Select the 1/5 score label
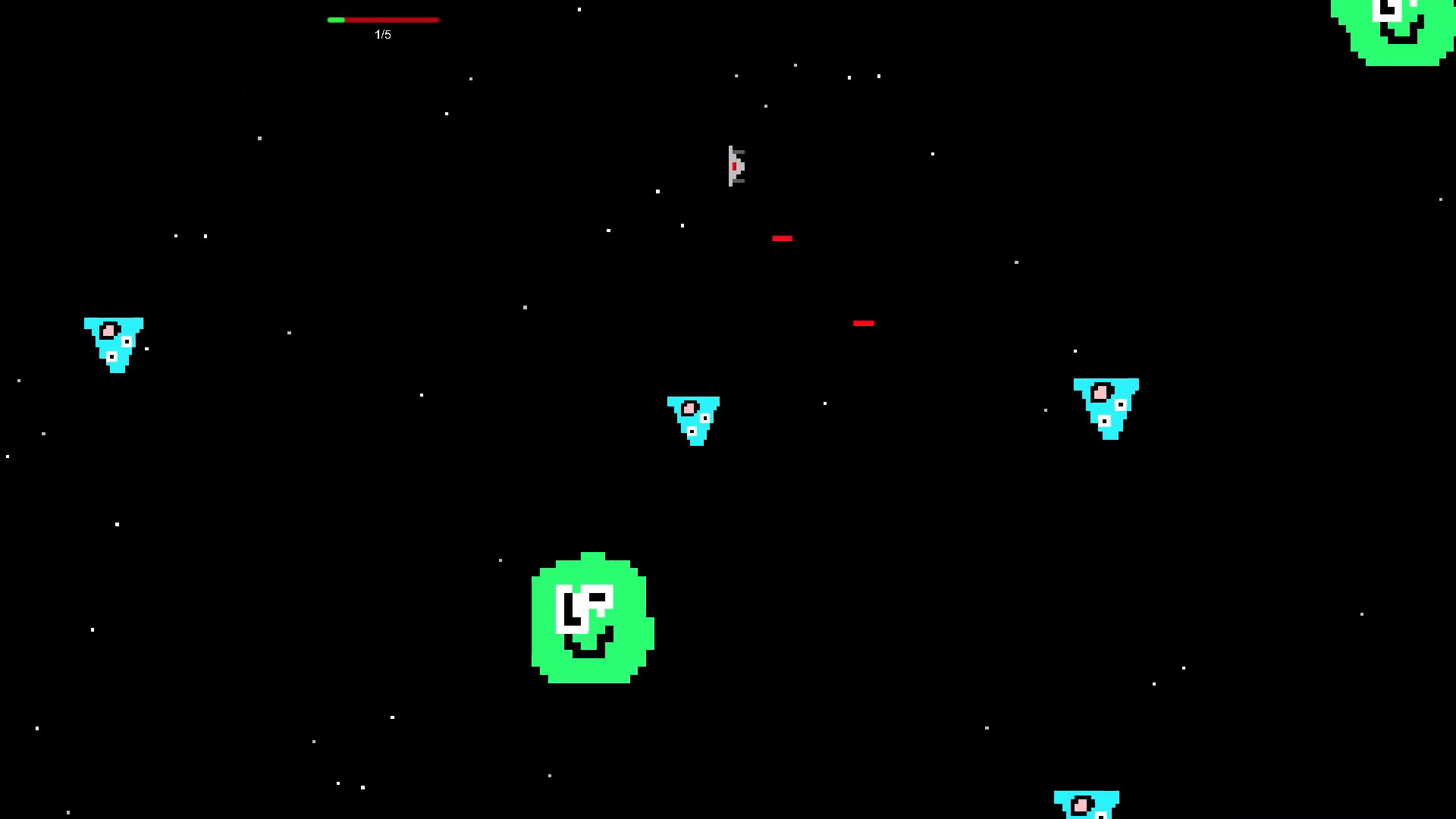This screenshot has width=1456, height=819. [382, 34]
